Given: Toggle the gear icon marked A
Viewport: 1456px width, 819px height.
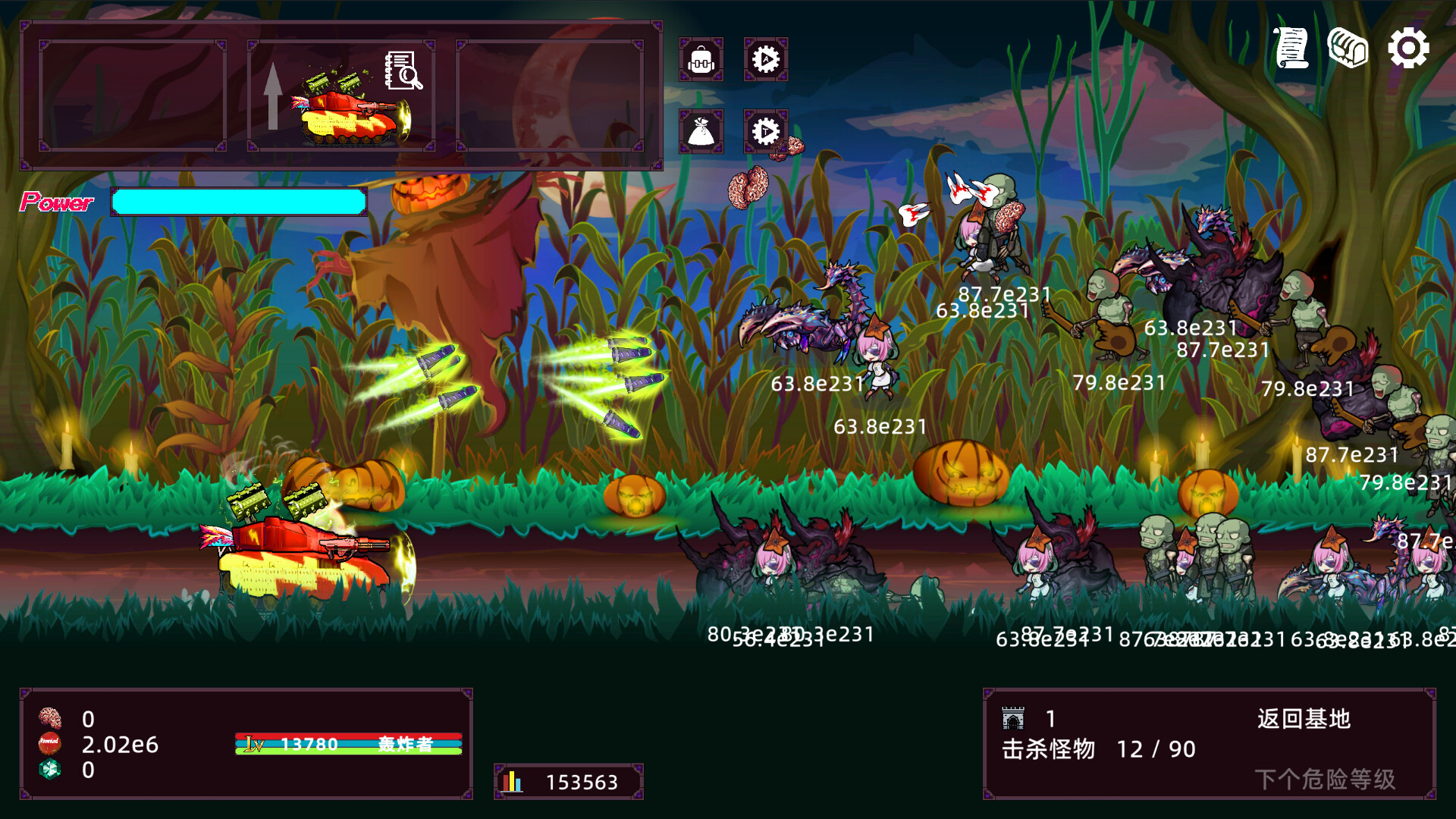Looking at the screenshot, I should (765, 59).
